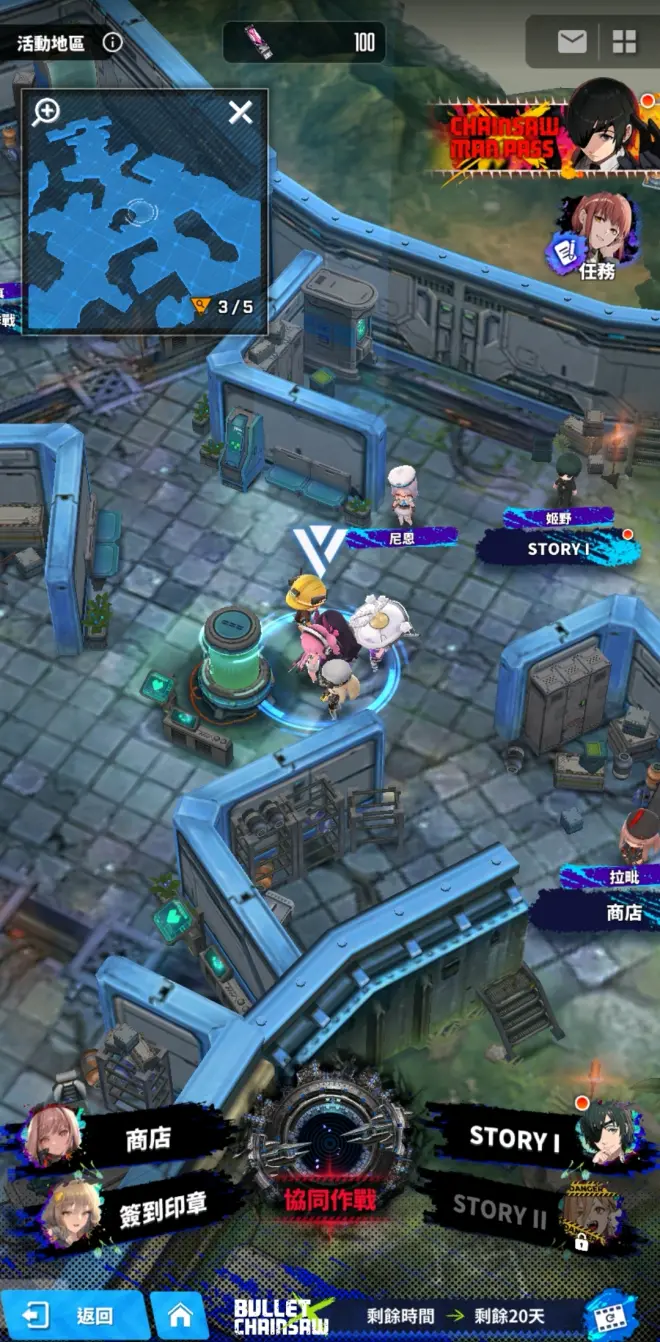Open the mail envelope inbox
The image size is (660, 1342).
(x=572, y=41)
